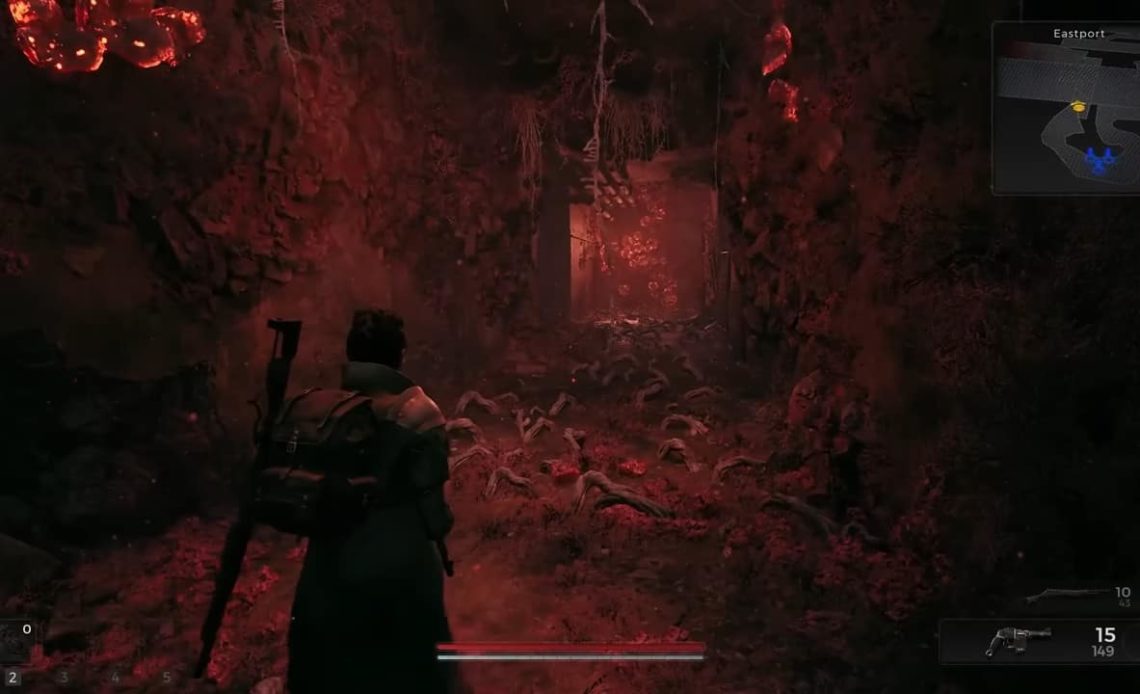Select the equipped revolver weapon slot
The height and width of the screenshot is (694, 1140).
tap(1038, 642)
